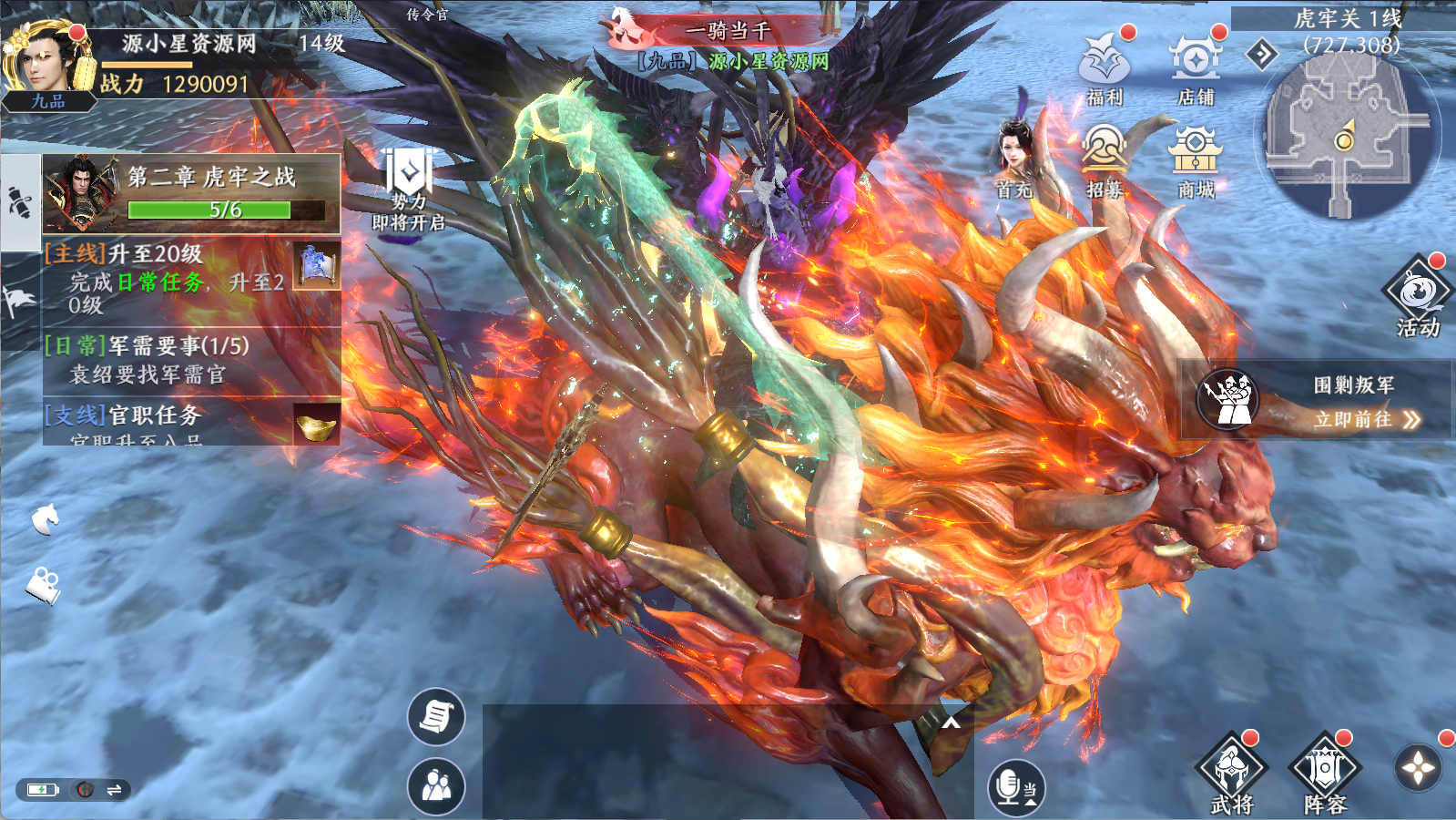Toggle the horse mount icon
The image size is (1456, 820).
[x=45, y=519]
